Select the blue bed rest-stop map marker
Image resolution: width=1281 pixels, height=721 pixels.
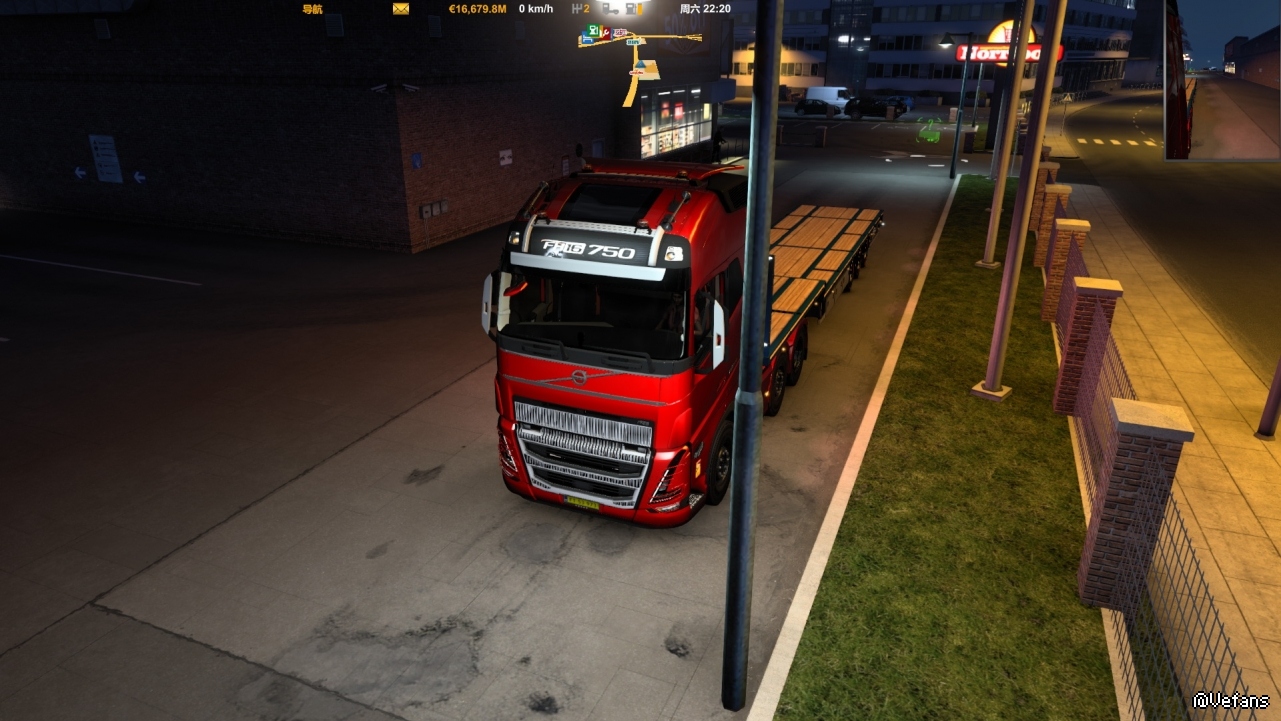587,39
